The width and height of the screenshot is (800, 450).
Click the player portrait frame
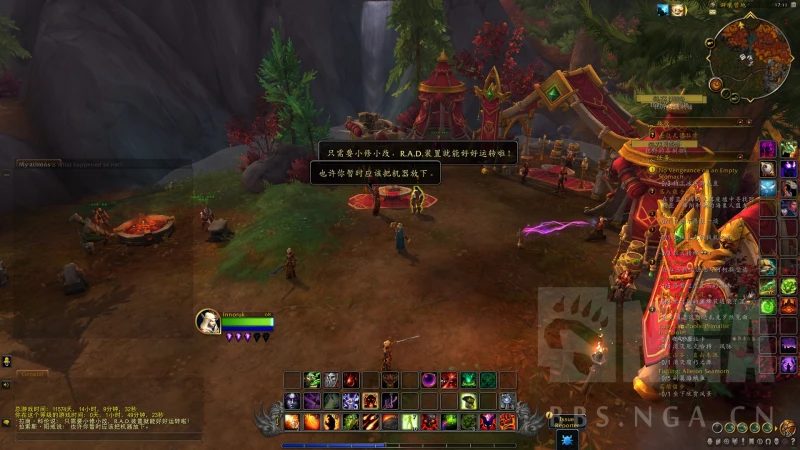[x=207, y=321]
